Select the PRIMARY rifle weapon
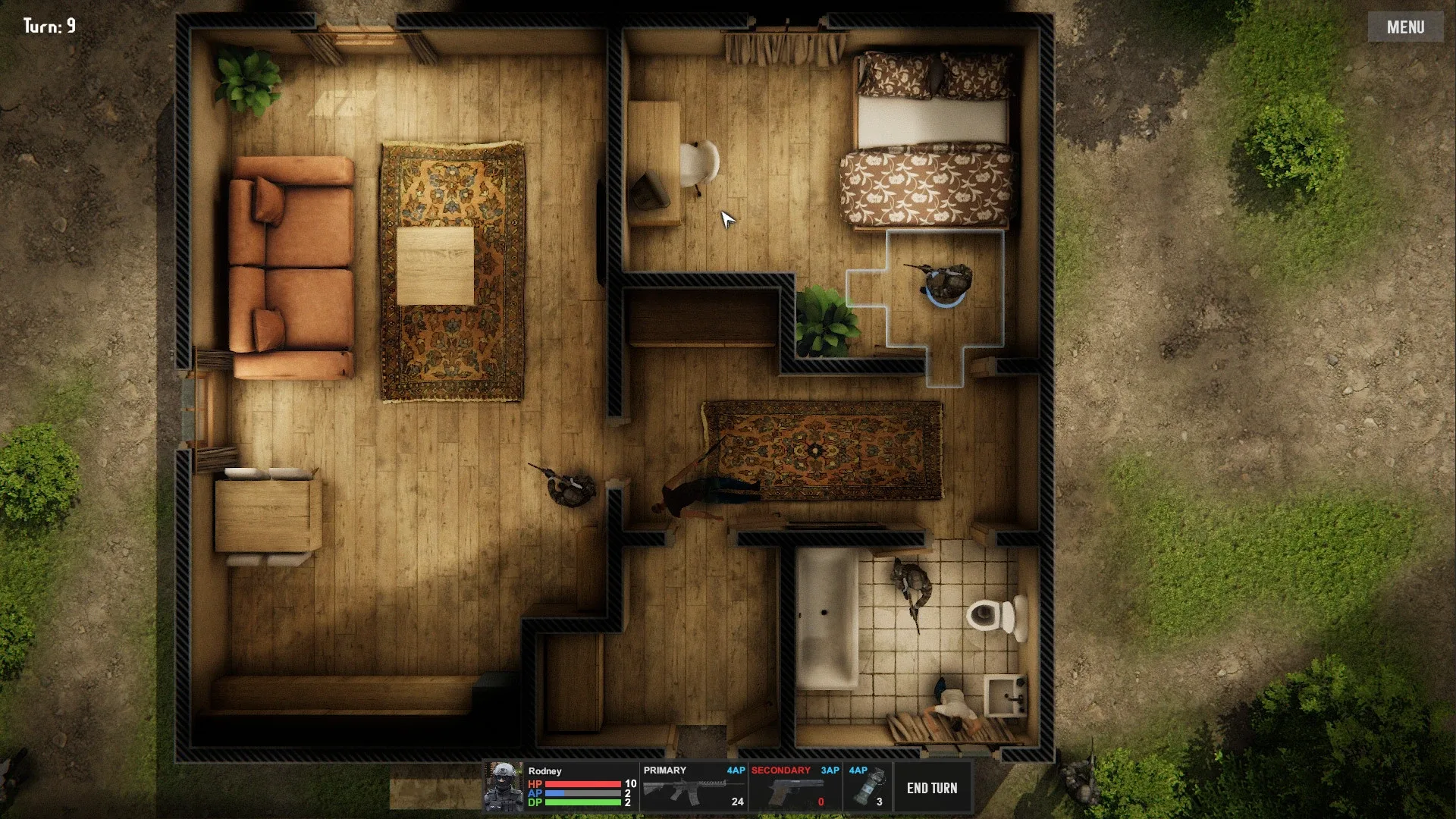 pos(694,788)
